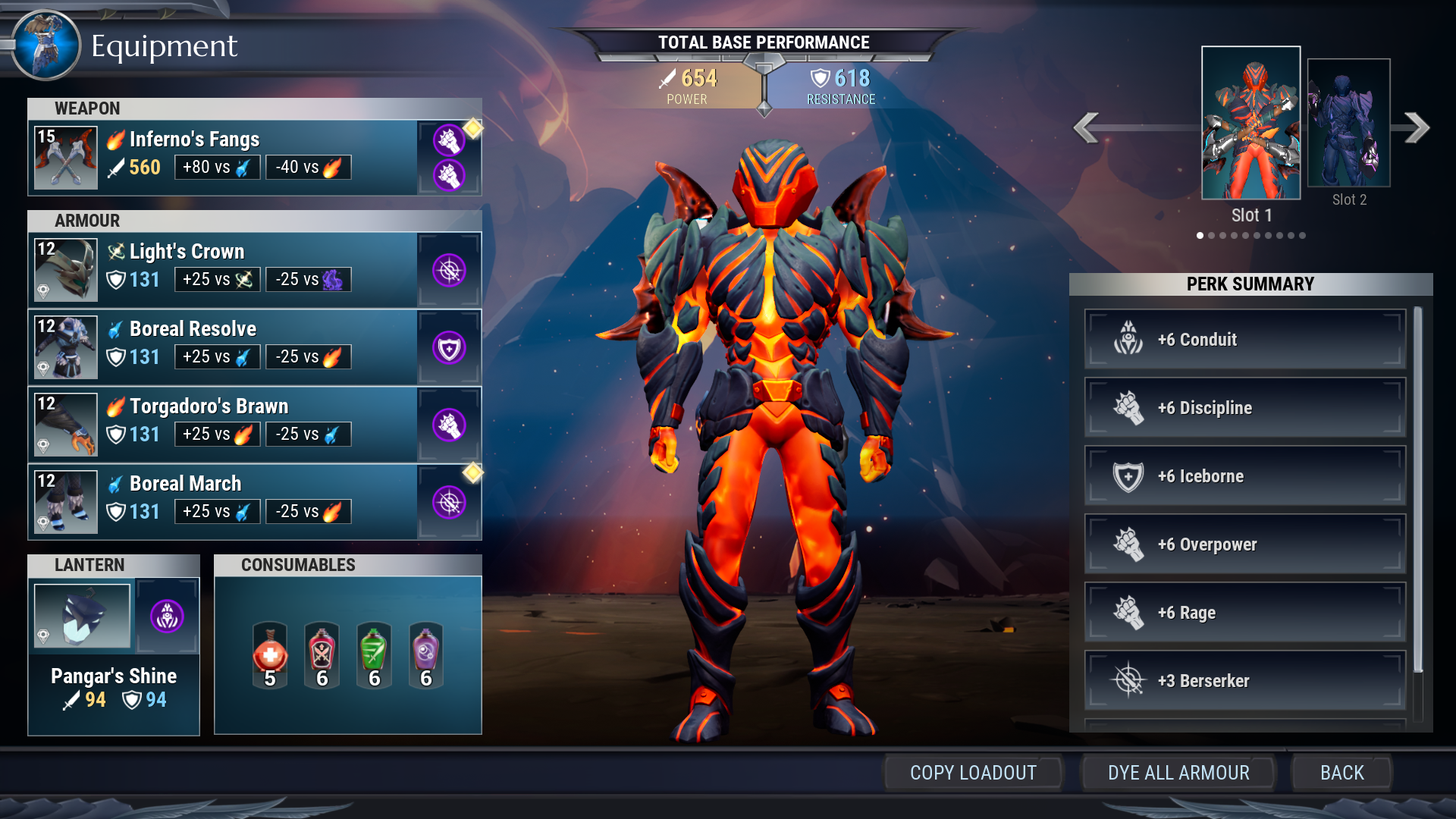Open the Pangar's Shine lantern icon

click(x=82, y=617)
